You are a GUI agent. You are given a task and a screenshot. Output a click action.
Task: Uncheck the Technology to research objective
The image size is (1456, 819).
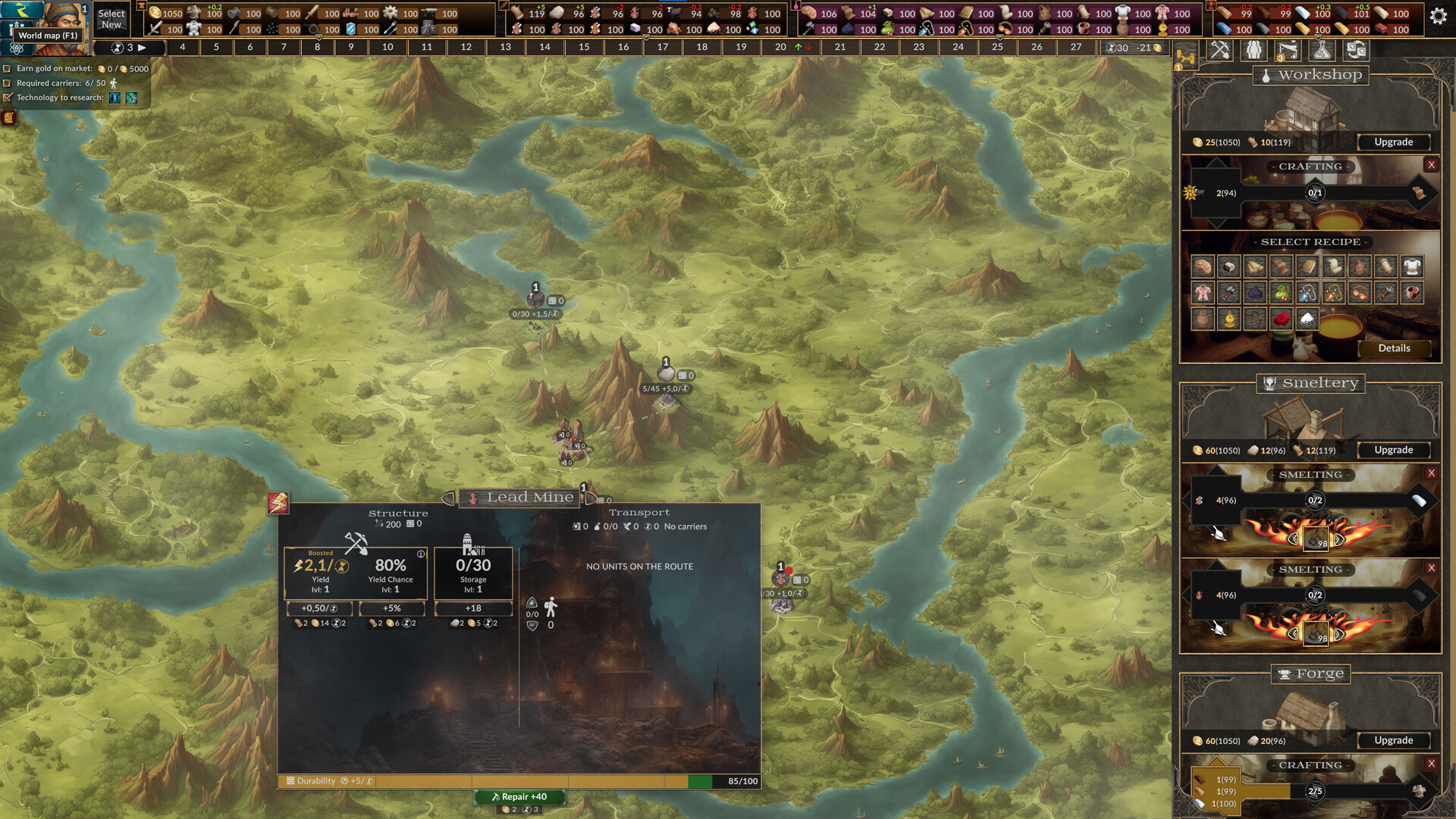[7, 99]
